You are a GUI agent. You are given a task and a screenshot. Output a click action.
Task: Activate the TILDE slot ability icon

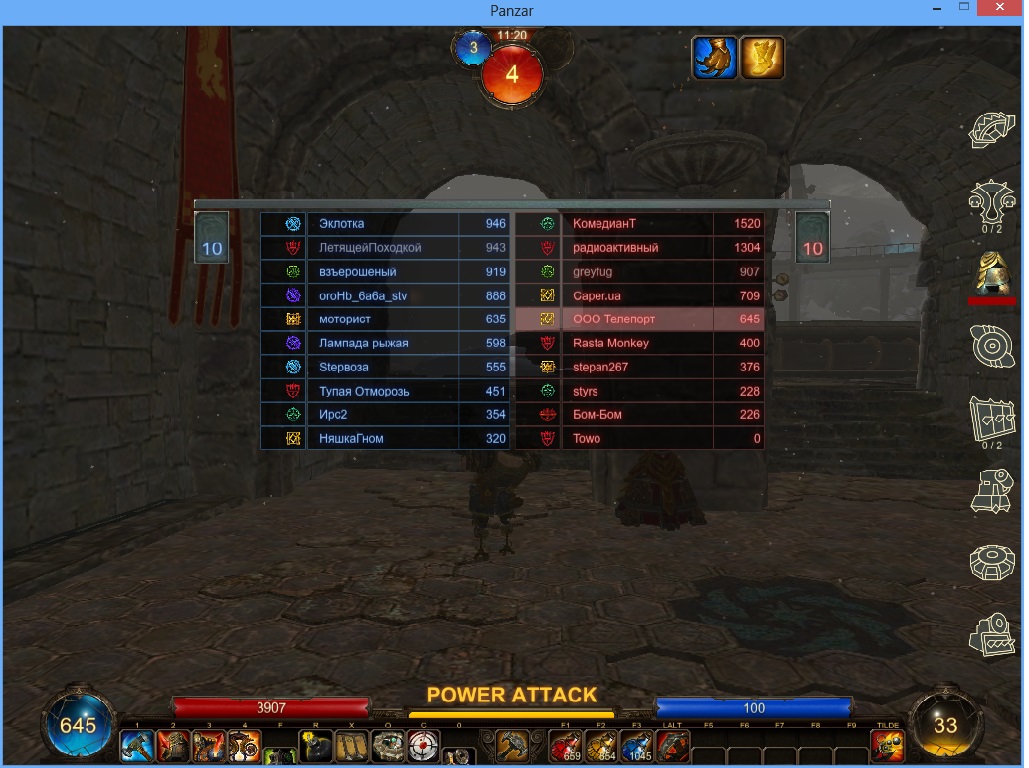(887, 746)
